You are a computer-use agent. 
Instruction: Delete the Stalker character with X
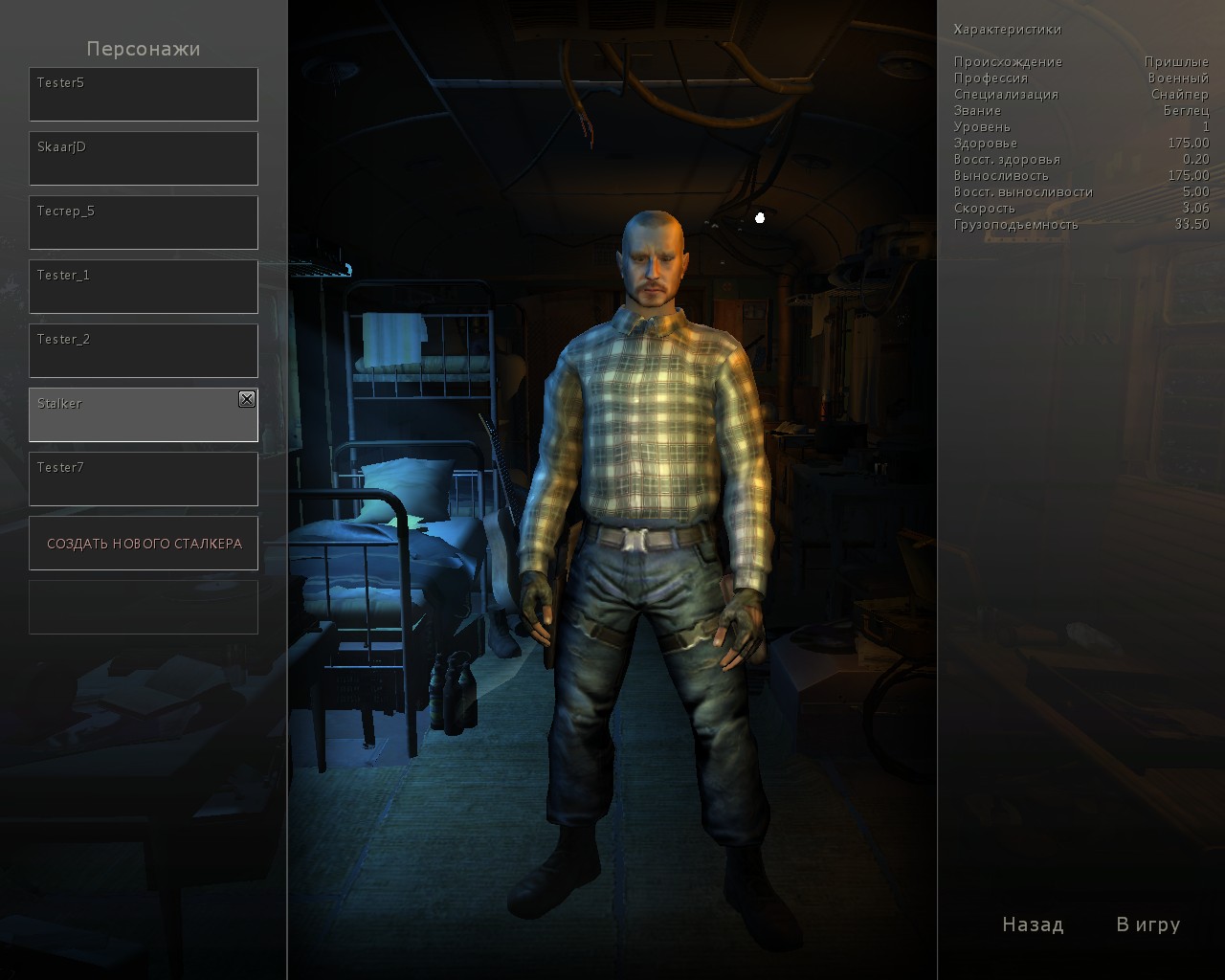(247, 399)
